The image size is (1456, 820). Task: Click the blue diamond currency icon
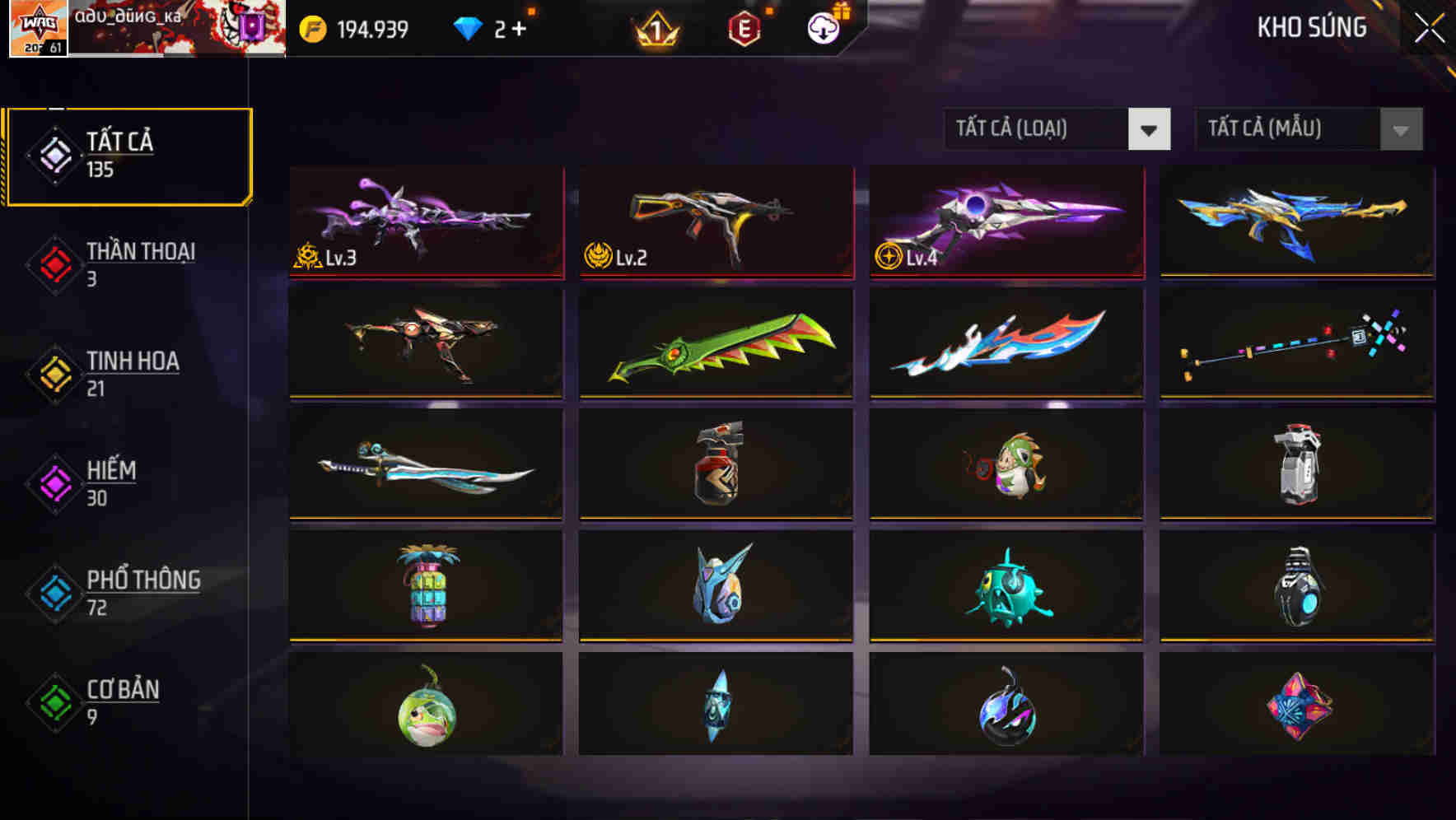[x=468, y=27]
